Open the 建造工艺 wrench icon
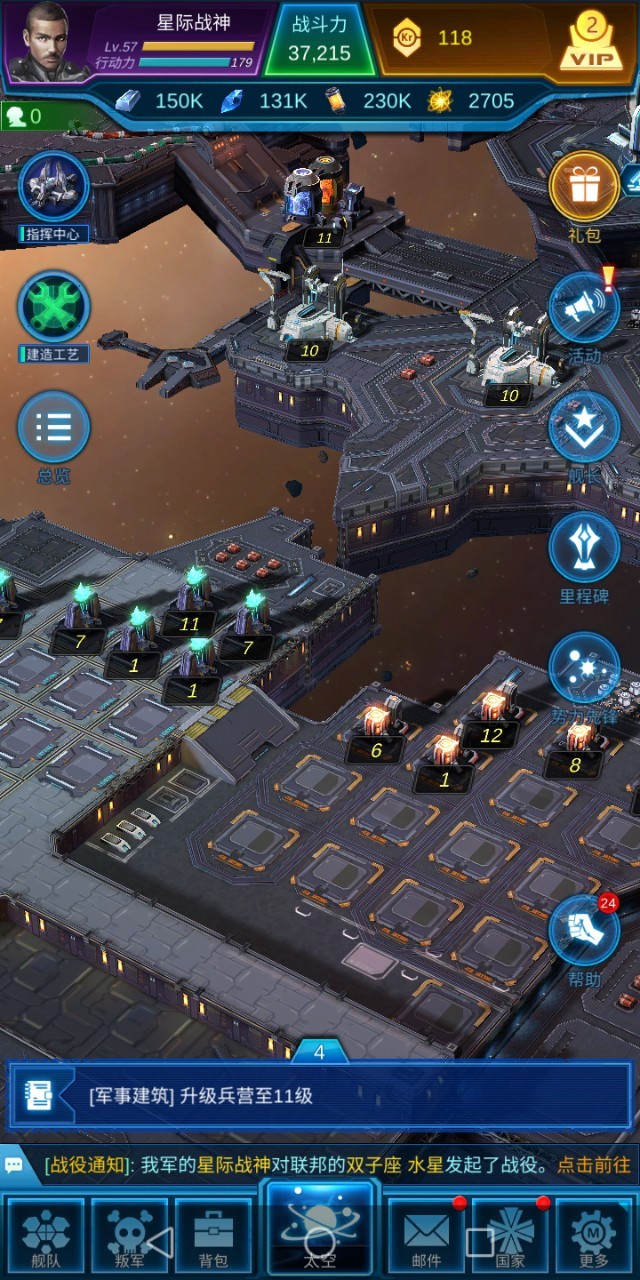This screenshot has width=640, height=1280. click(54, 306)
